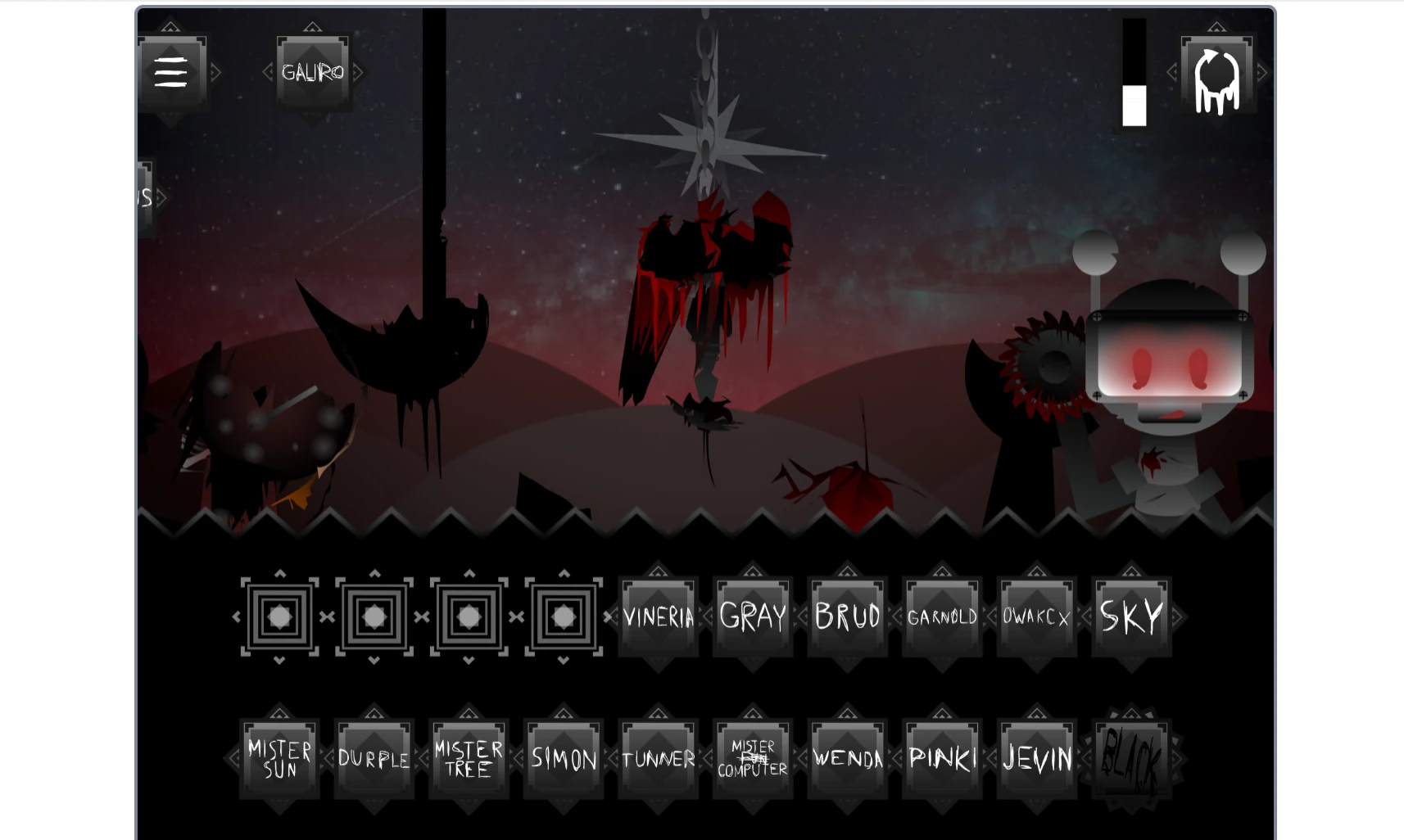
Task: Select the VINERIA character
Action: tap(658, 616)
